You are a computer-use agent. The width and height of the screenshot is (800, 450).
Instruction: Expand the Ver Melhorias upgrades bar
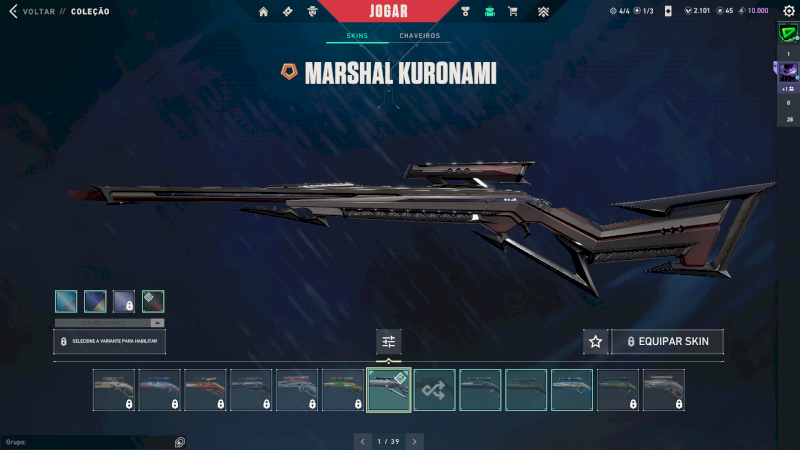110,323
